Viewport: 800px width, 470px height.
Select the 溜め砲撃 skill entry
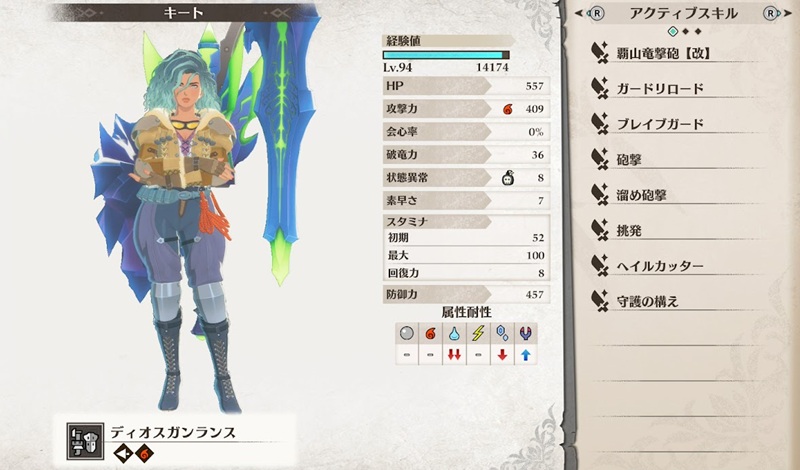click(641, 195)
